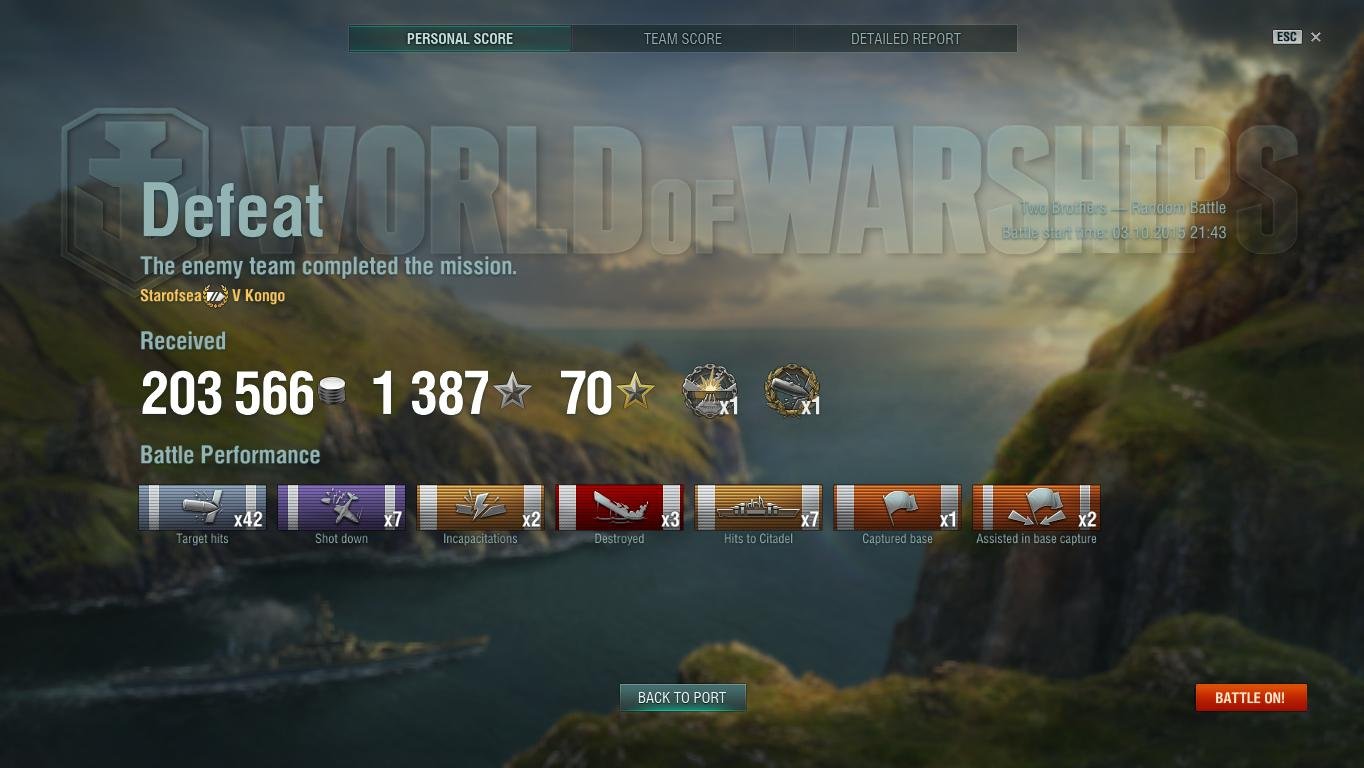
Task: Click the Back to Port button
Action: click(682, 698)
